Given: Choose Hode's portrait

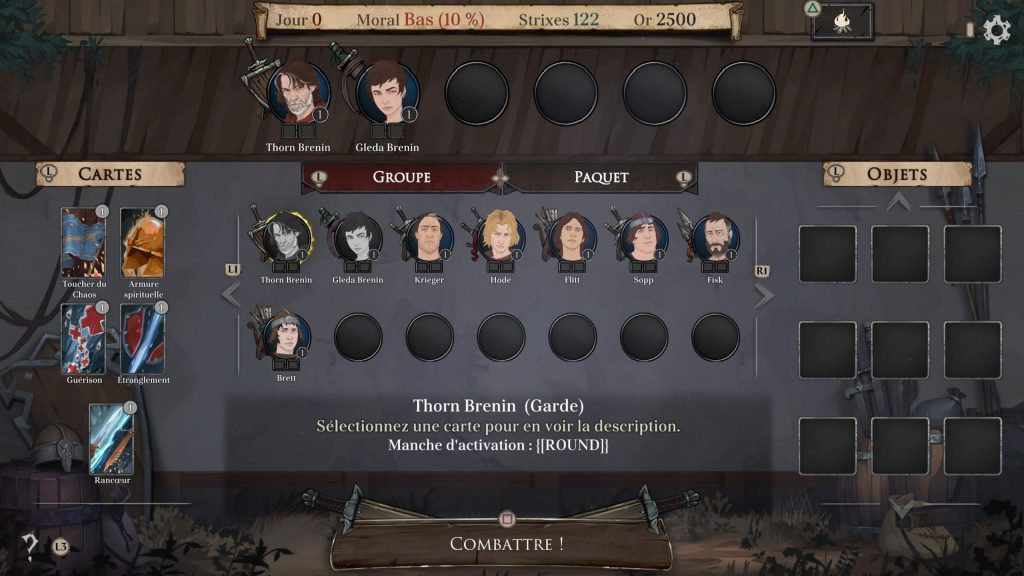Looking at the screenshot, I should (x=501, y=238).
